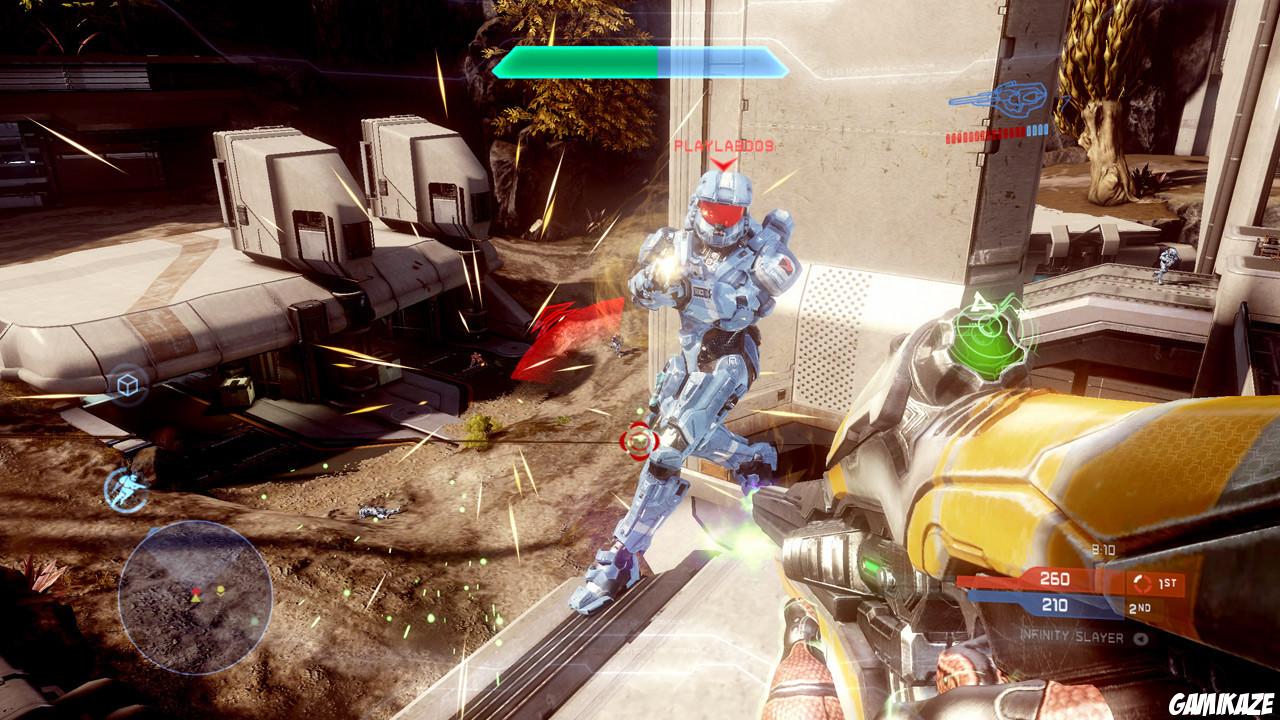Expand the Infinity Slayer back-arrow chevron
The width and height of the screenshot is (1280, 720).
click(1141, 638)
